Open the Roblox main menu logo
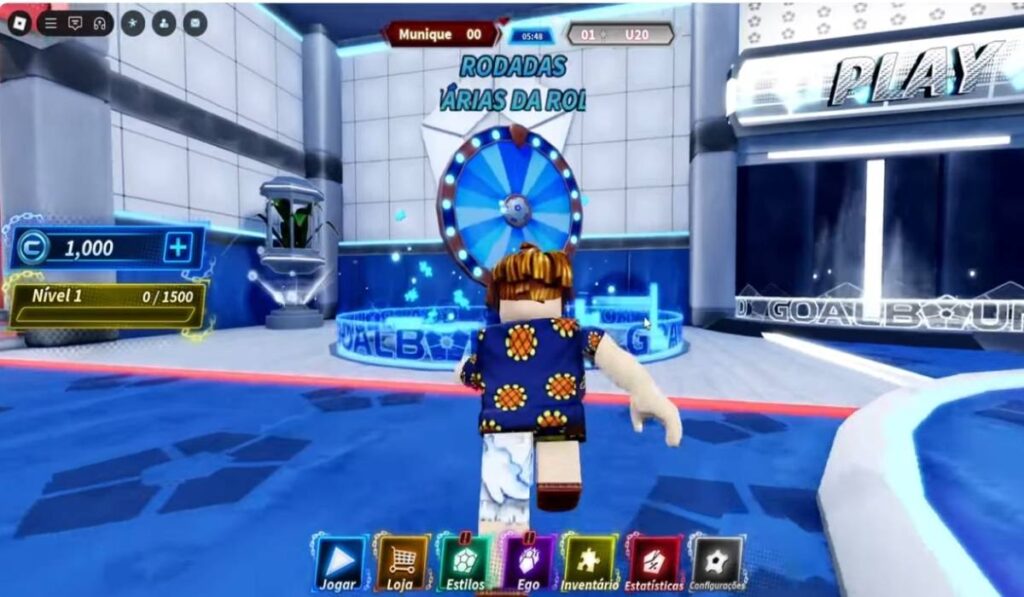This screenshot has width=1024, height=597. [19, 22]
